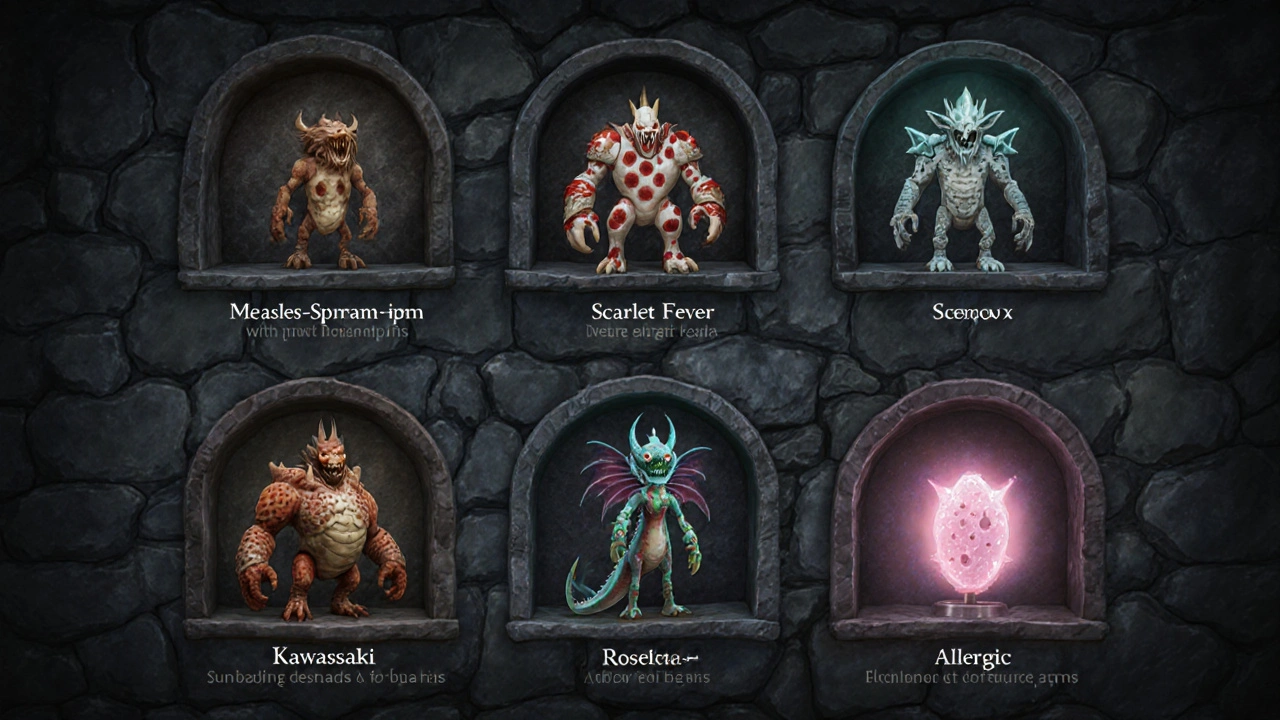Select the Kawassaki orange bumpy brute
This screenshot has width=1280, height=720.
pos(322,525)
